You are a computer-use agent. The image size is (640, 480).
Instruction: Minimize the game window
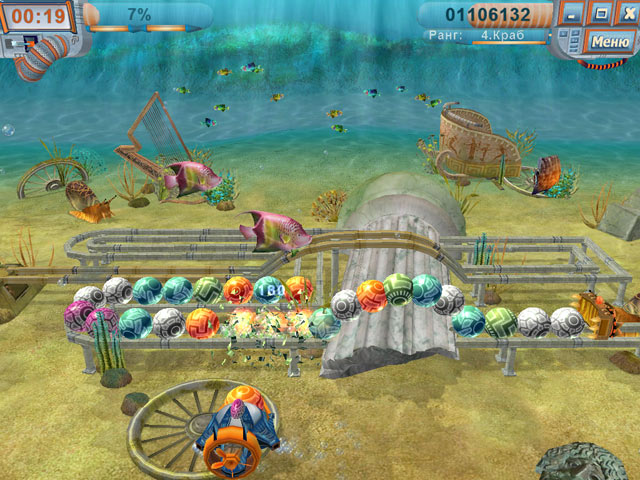[x=571, y=14]
